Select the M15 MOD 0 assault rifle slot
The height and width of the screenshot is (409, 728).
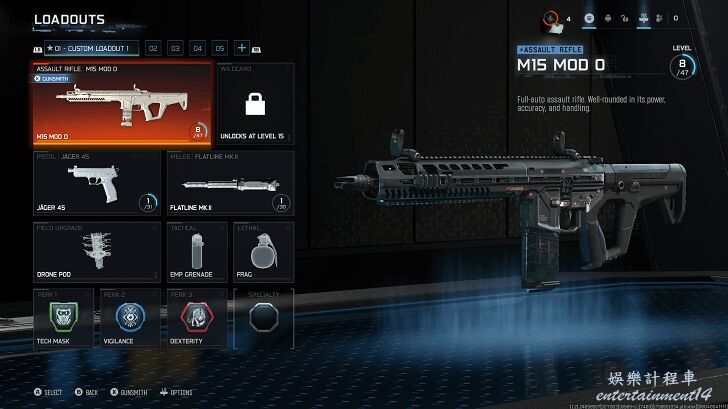[x=122, y=104]
